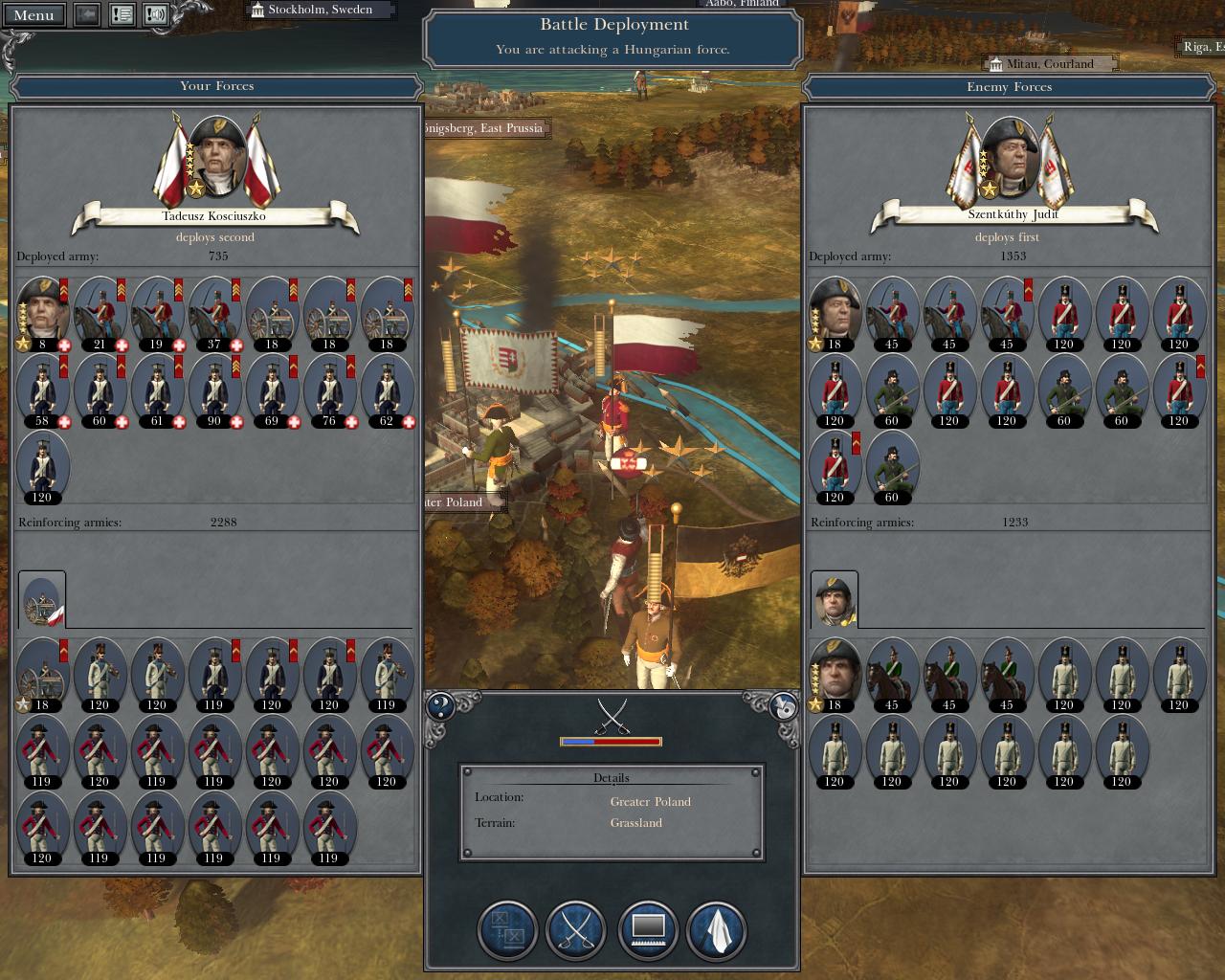Select the enemy reinforcing army general tab
1225x980 pixels.
click(835, 600)
